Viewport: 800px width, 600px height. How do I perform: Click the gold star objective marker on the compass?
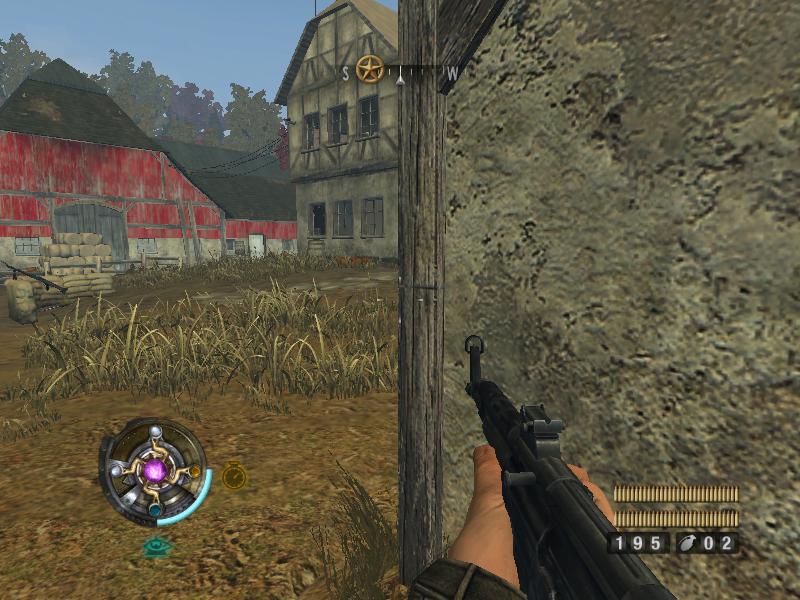pyautogui.click(x=370, y=69)
